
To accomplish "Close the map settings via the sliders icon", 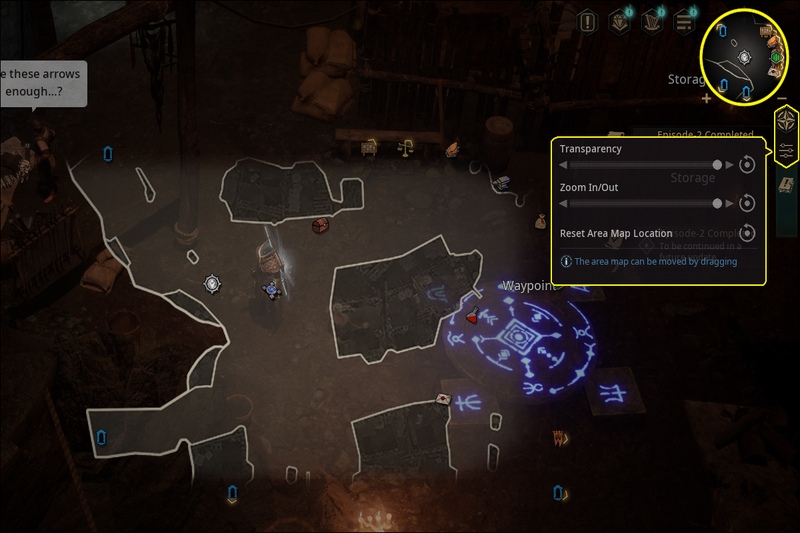I will (785, 151).
